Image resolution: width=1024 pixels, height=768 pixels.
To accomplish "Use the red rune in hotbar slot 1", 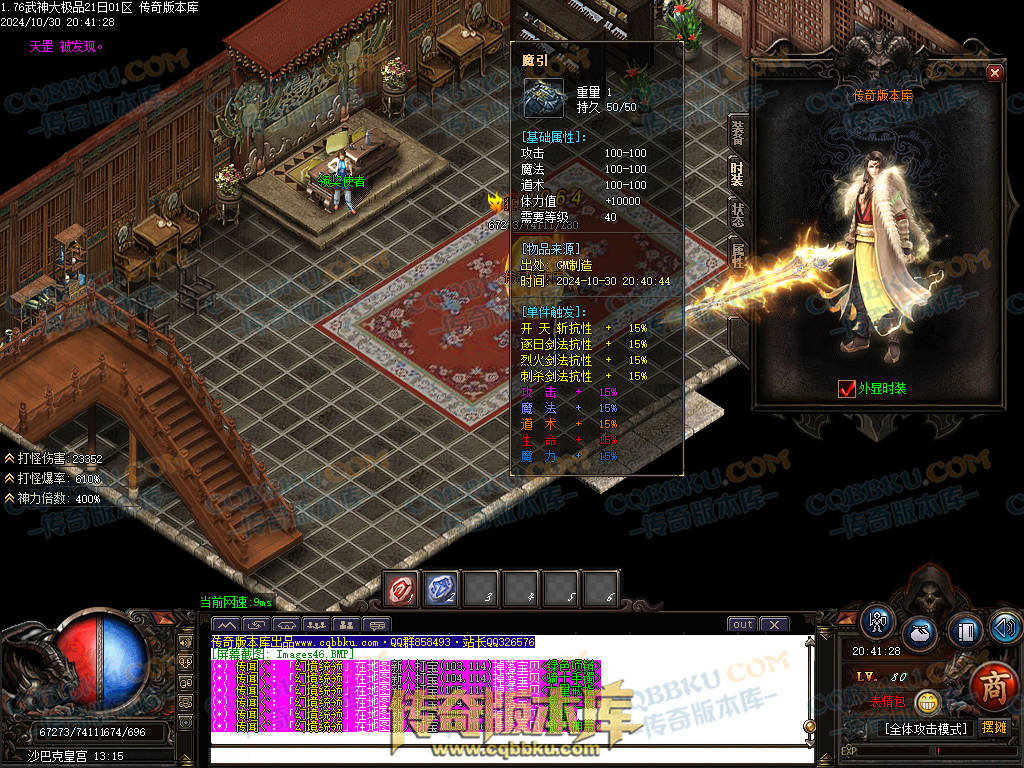I will [402, 589].
